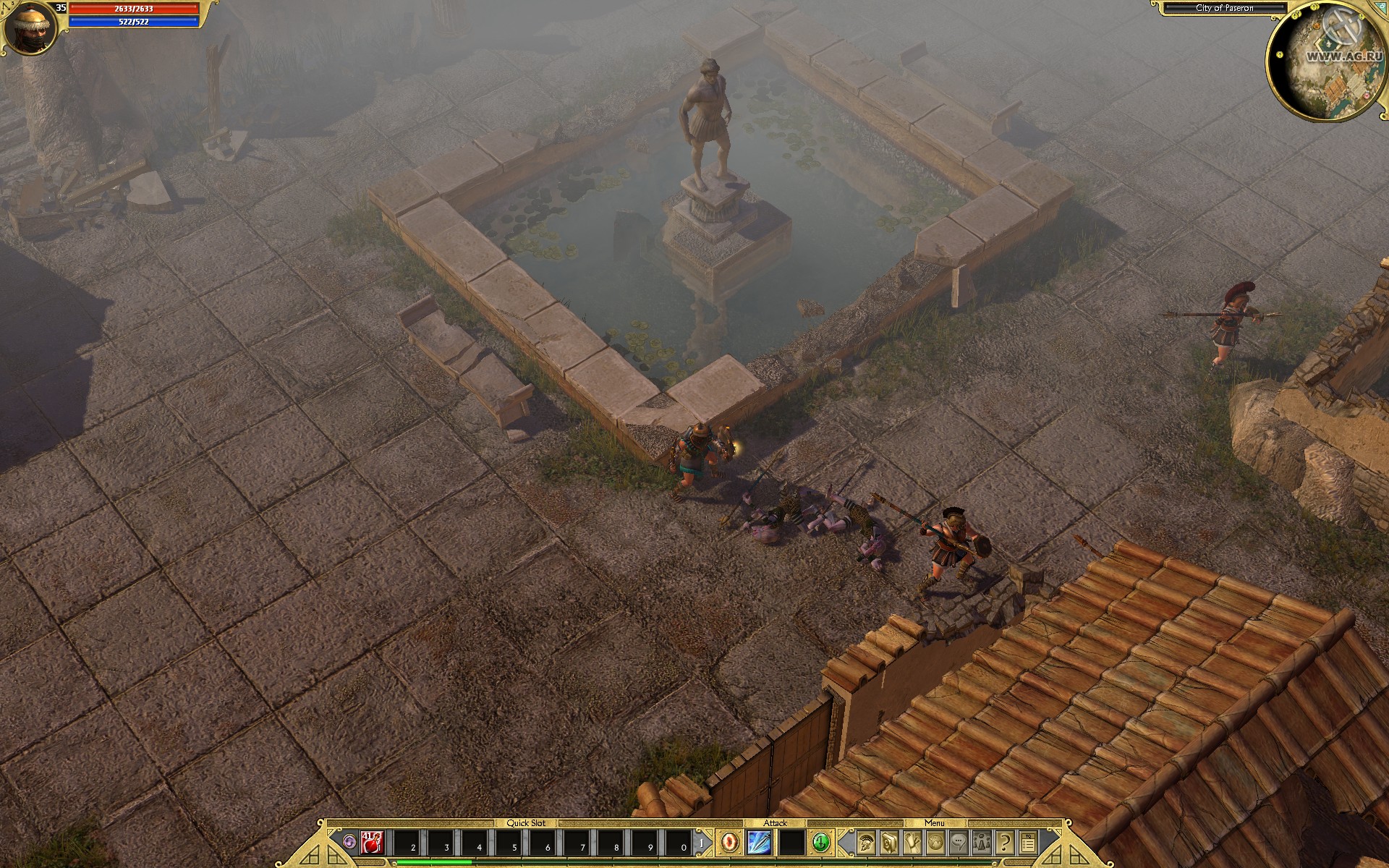The width and height of the screenshot is (1389, 868).
Task: Open the world map globe icon
Action: (x=935, y=843)
